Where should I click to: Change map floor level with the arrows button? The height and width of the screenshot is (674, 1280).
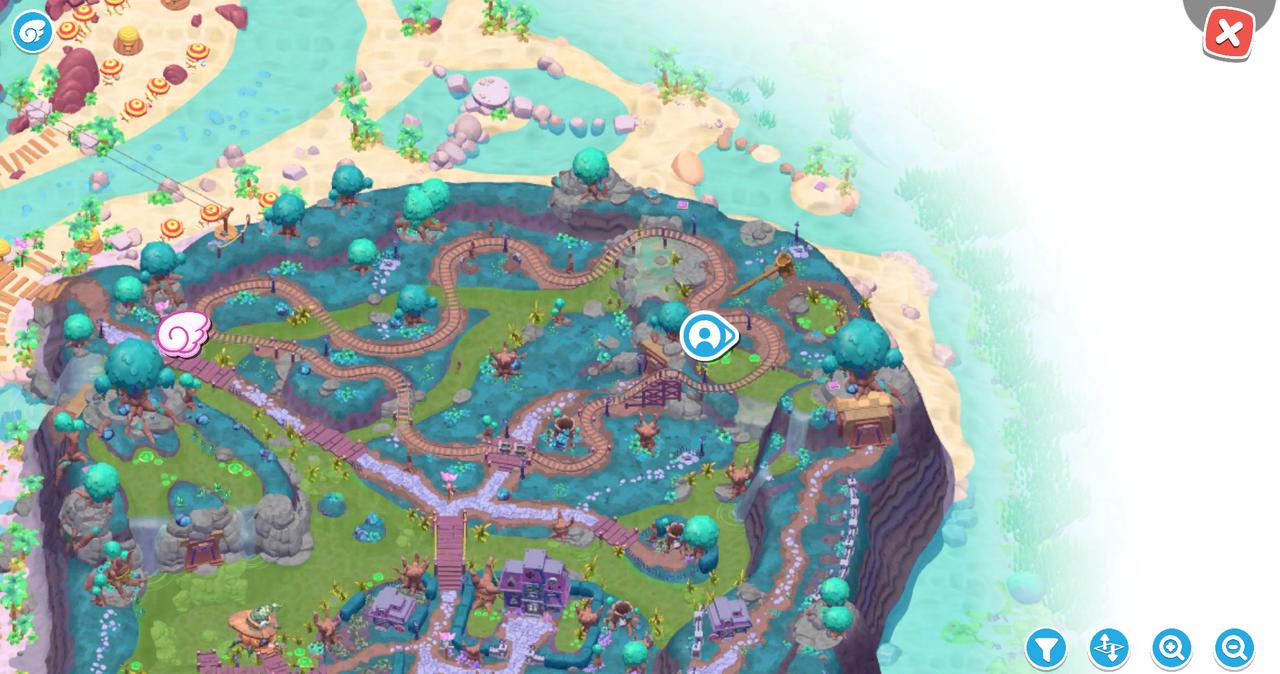click(1108, 649)
